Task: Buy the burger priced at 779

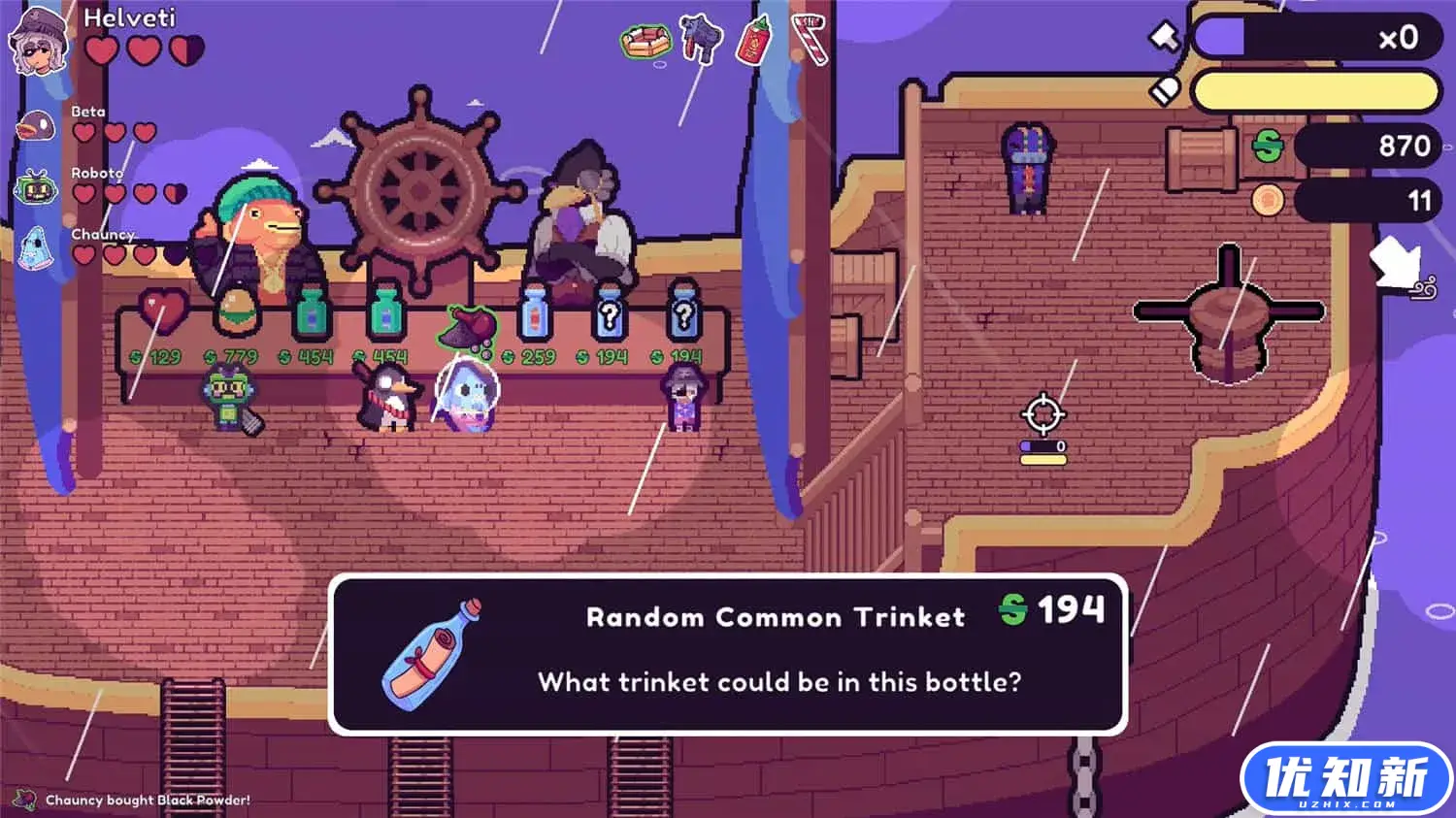Action: (x=236, y=311)
